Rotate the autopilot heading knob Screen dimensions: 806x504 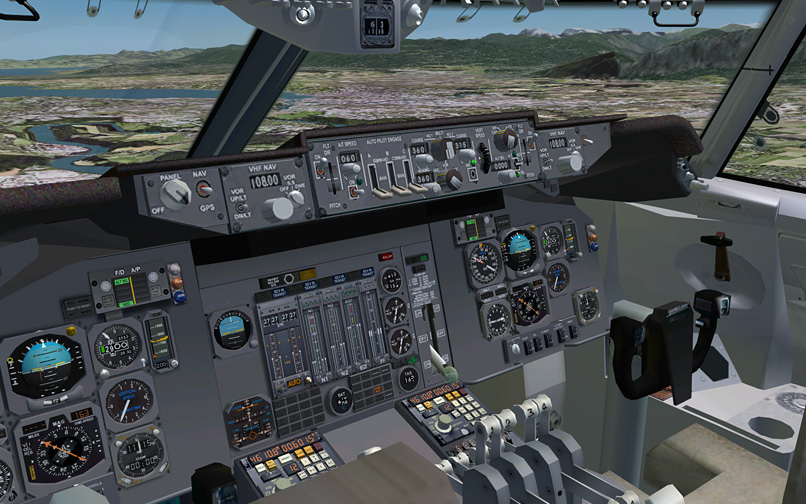452,178
